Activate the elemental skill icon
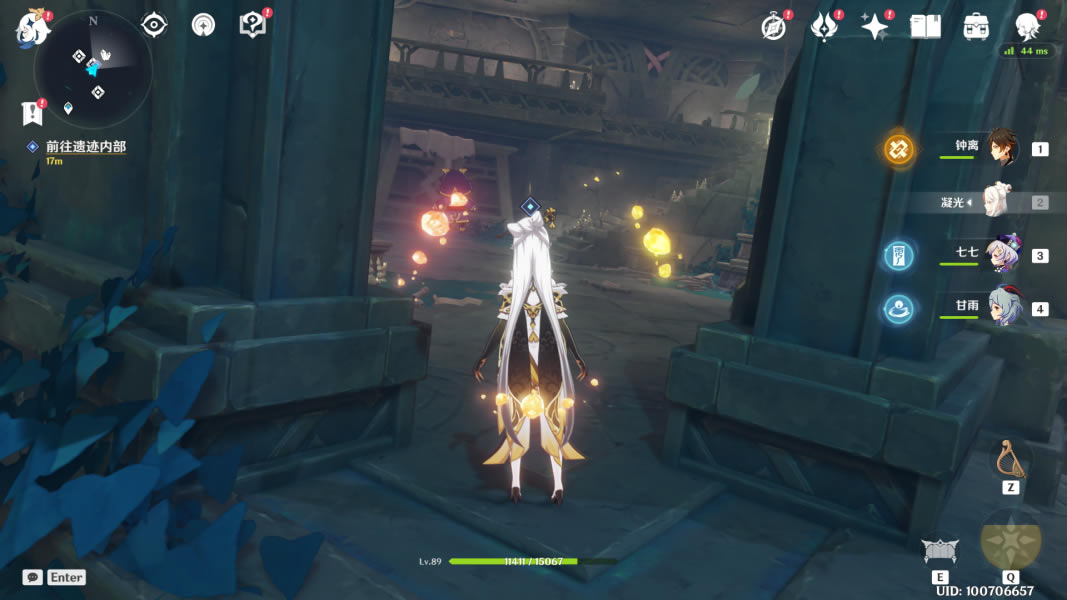 point(940,550)
